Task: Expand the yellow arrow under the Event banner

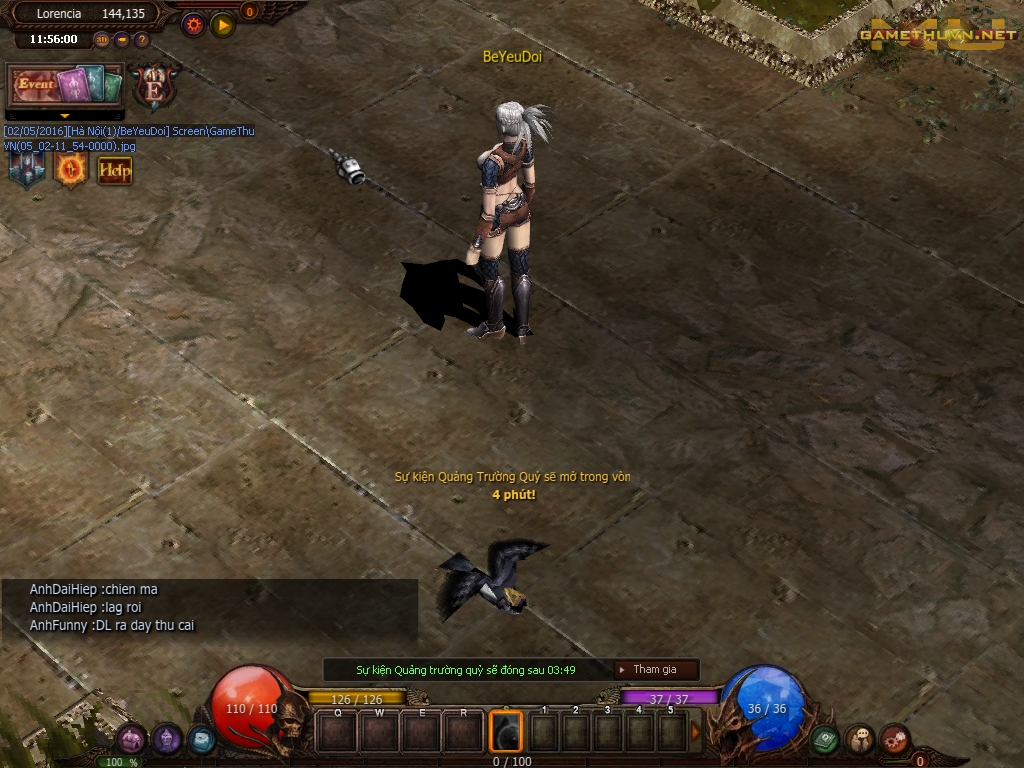Action: point(64,115)
